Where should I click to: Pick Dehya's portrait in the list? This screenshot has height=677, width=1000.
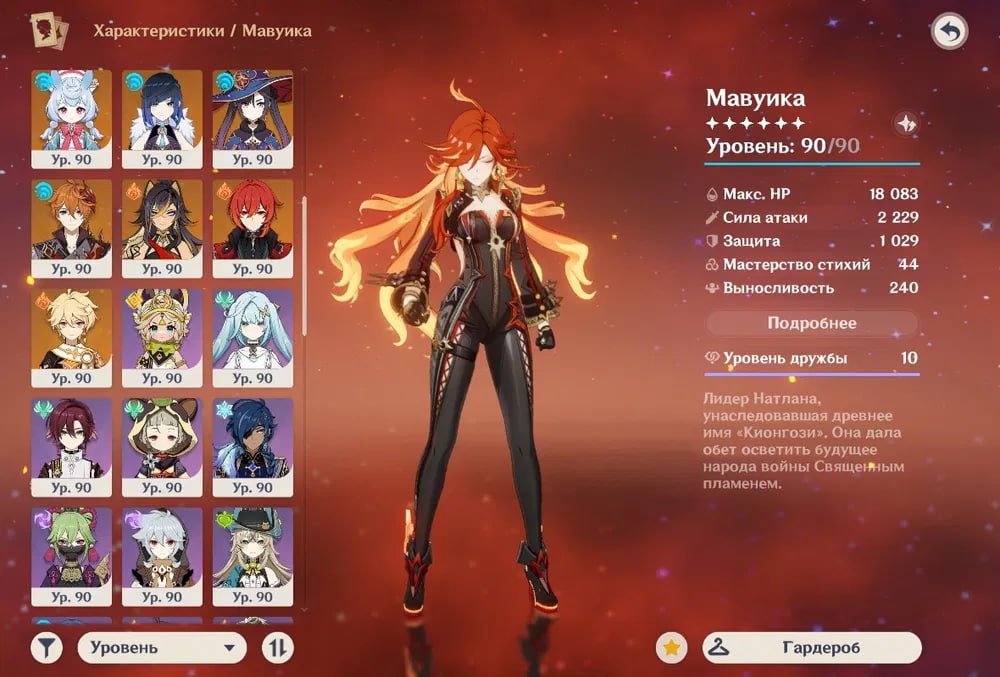(x=162, y=220)
